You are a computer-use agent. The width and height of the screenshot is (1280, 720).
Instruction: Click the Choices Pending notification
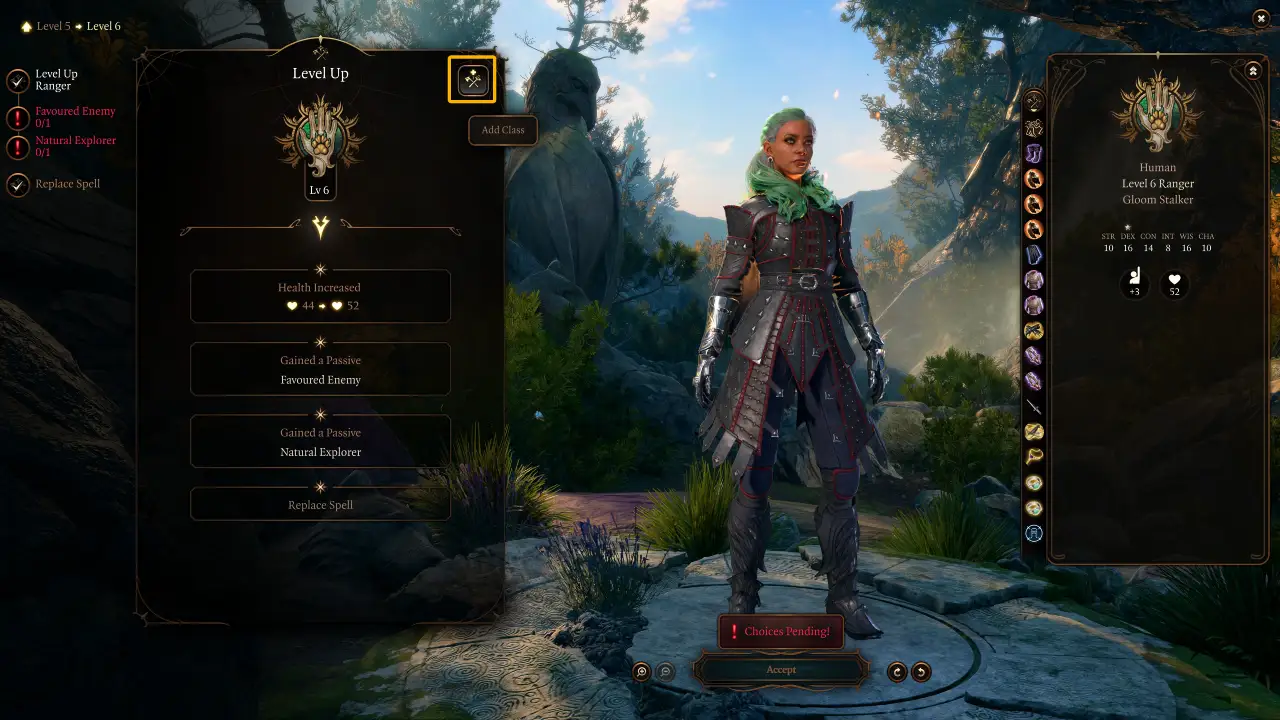click(781, 631)
